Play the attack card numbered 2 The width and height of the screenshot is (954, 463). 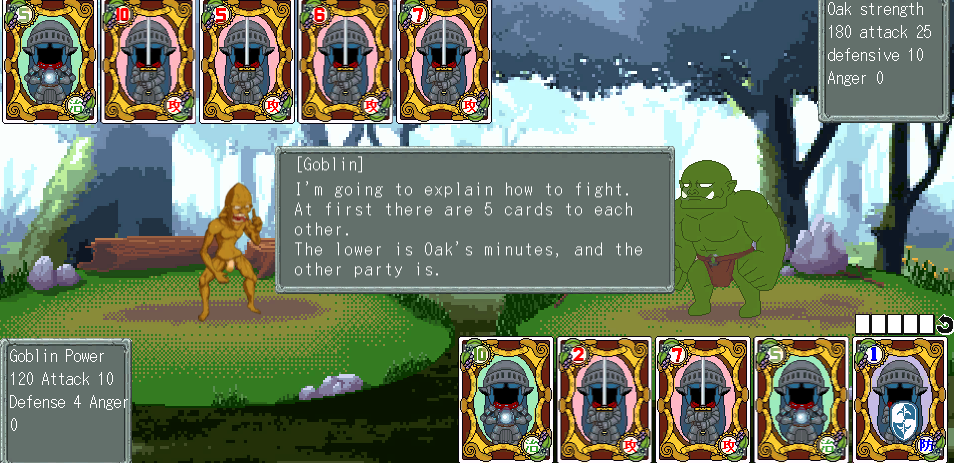point(604,399)
